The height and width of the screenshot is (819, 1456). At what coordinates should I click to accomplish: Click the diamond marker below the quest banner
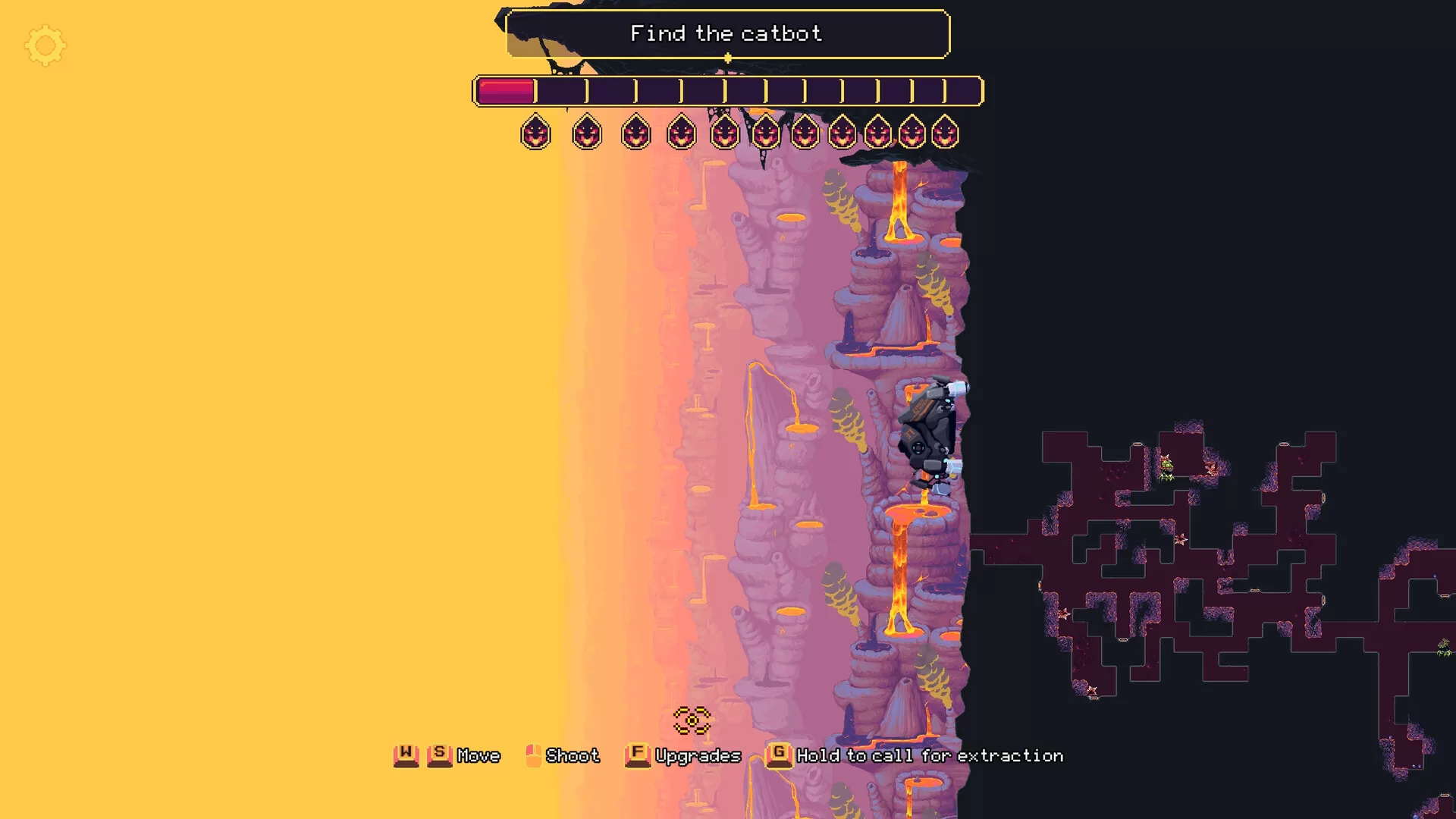pyautogui.click(x=726, y=57)
